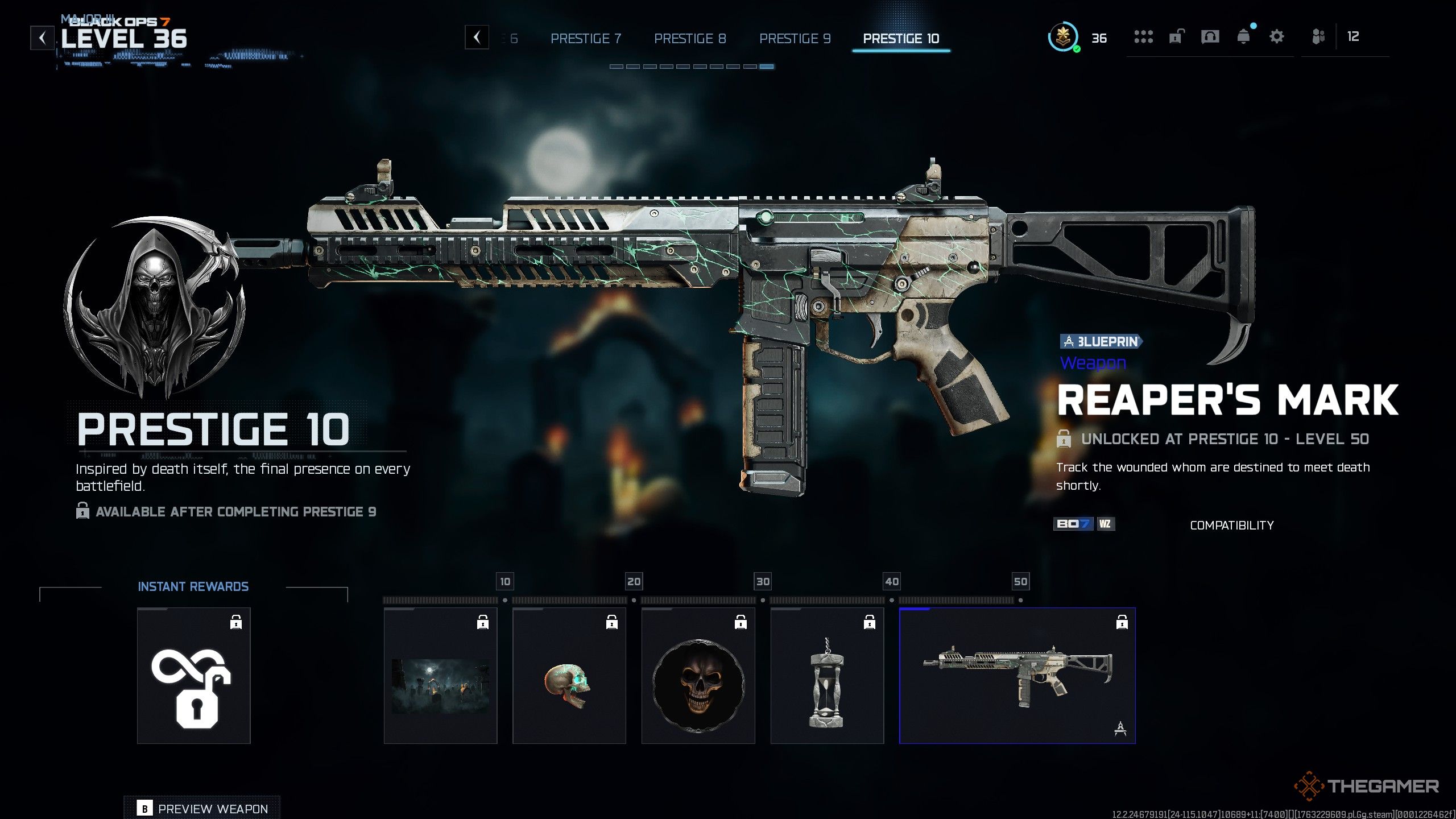This screenshot has width=1456, height=819.
Task: Select the dark skull emblem reward
Action: coord(698,676)
